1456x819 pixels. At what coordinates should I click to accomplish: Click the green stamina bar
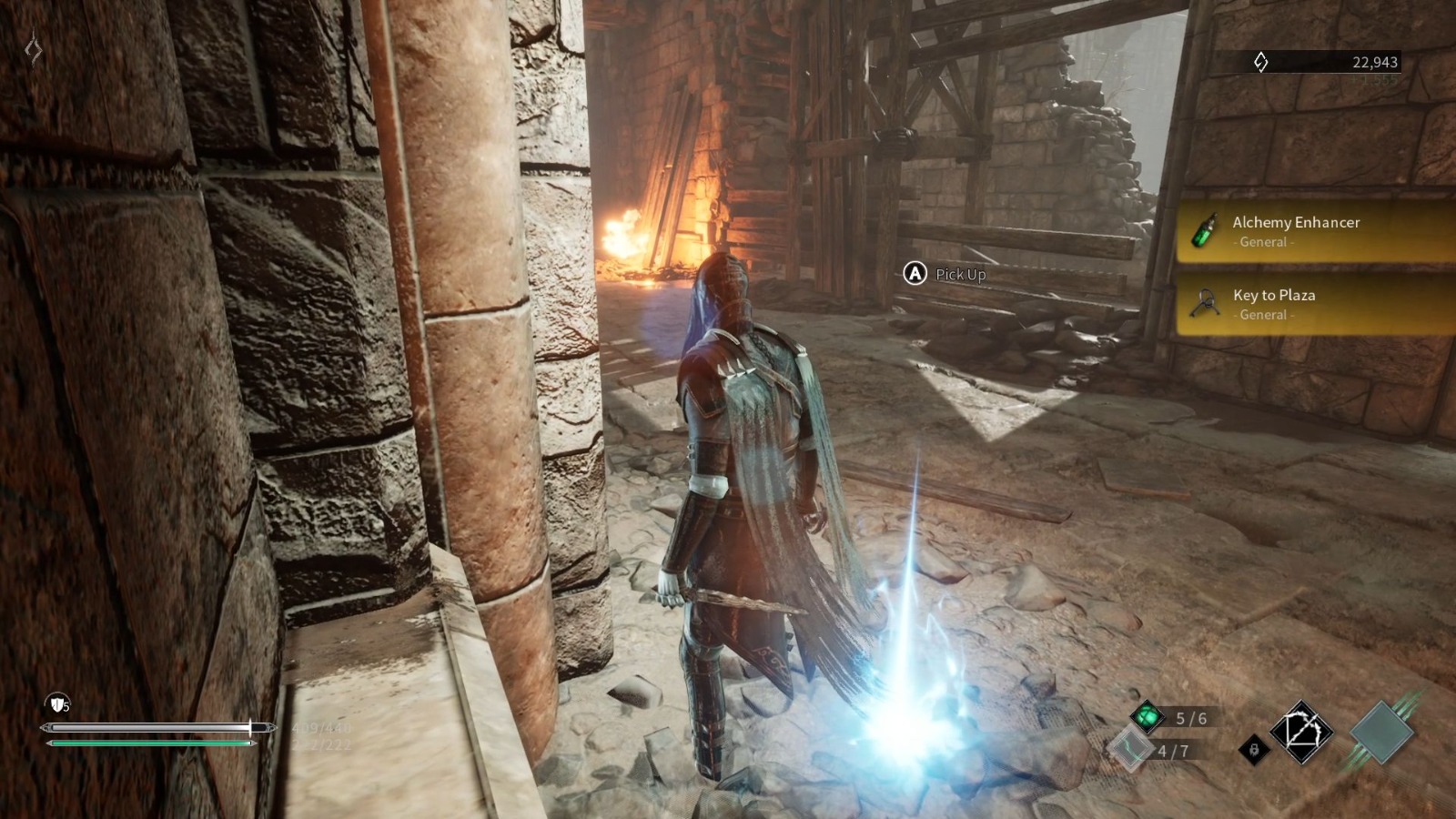coord(150,743)
